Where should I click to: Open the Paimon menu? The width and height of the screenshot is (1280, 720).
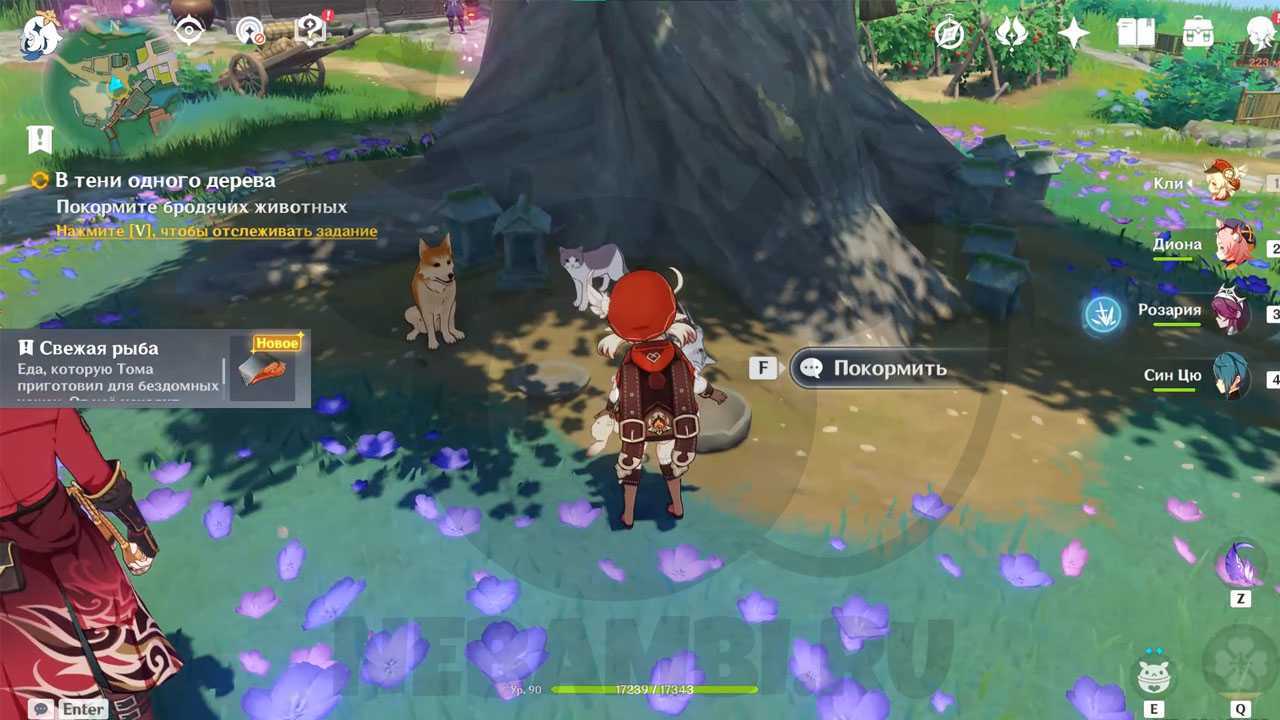click(40, 36)
